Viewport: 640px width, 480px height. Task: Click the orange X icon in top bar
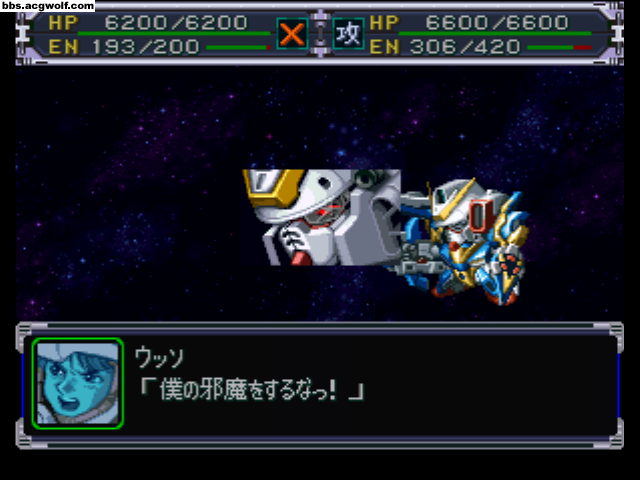(291, 34)
